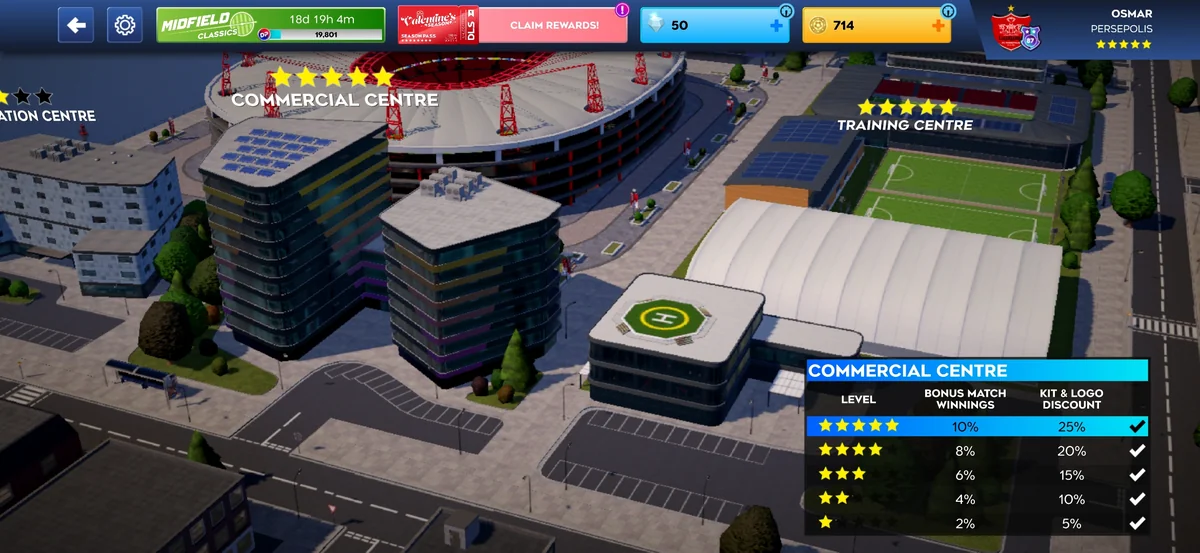The height and width of the screenshot is (553, 1200).
Task: Claim the Valentine's season pass rewards
Action: (553, 25)
